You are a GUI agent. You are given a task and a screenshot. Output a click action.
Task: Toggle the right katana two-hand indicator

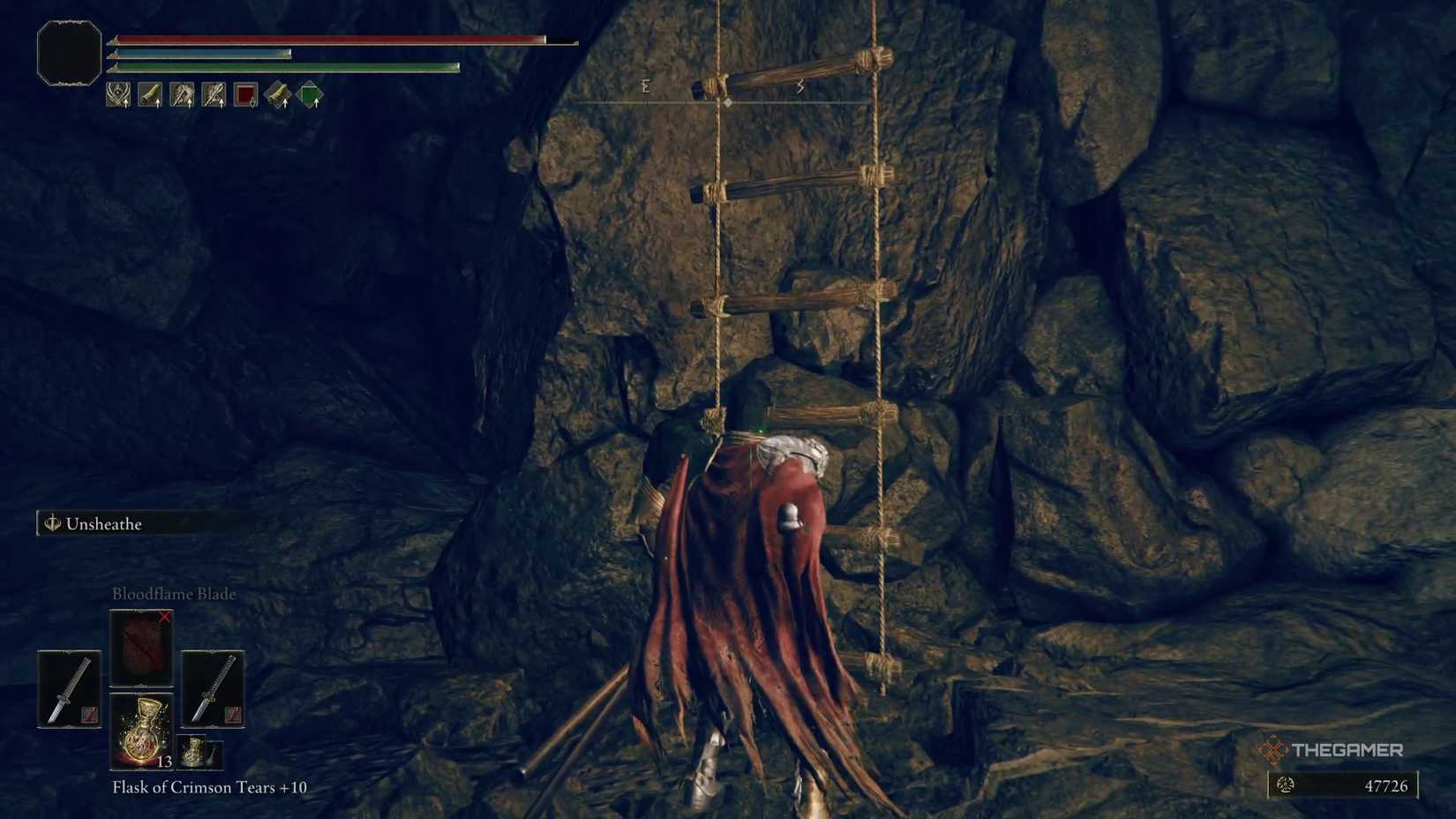233,712
